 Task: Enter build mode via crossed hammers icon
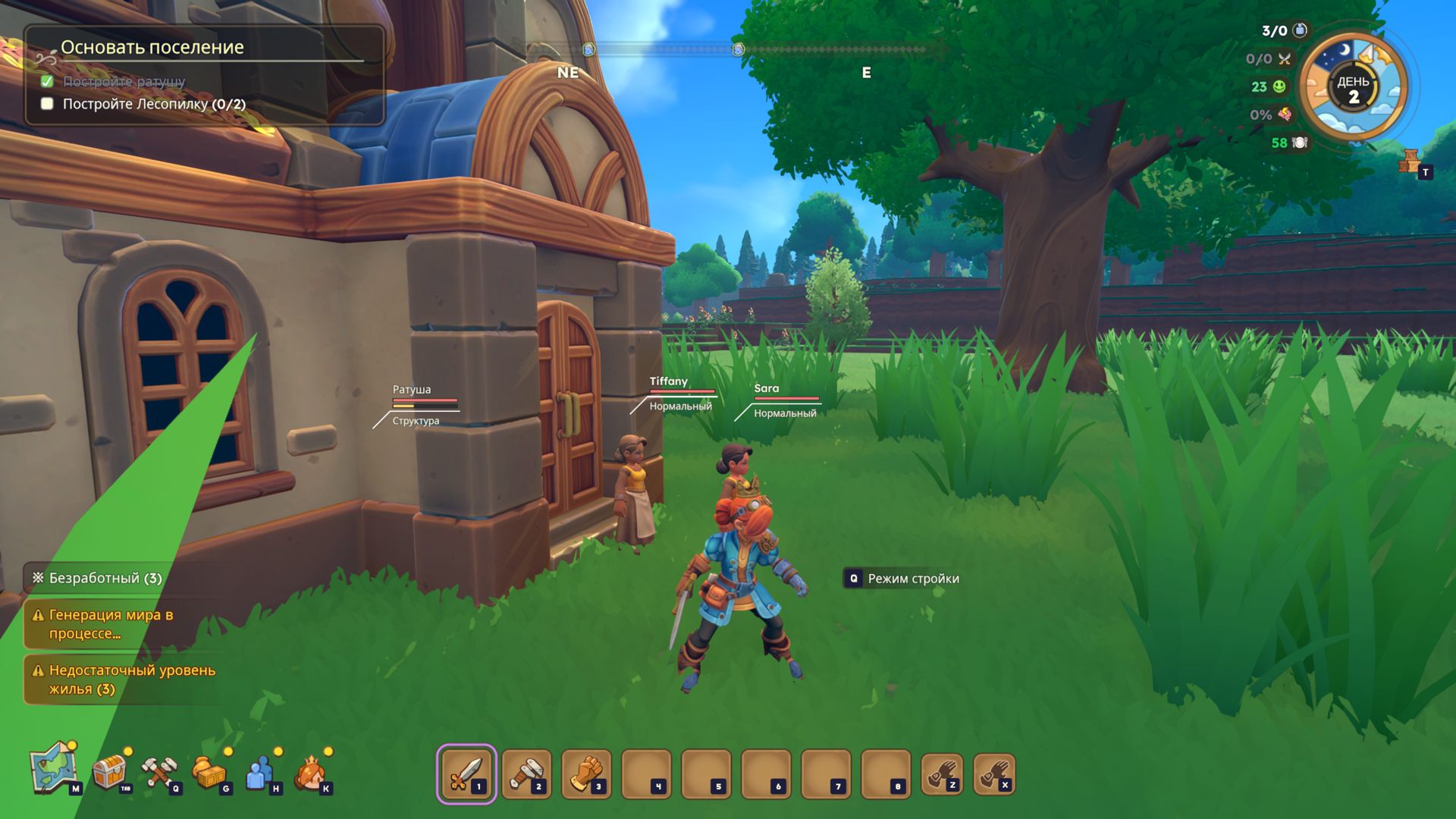158,771
